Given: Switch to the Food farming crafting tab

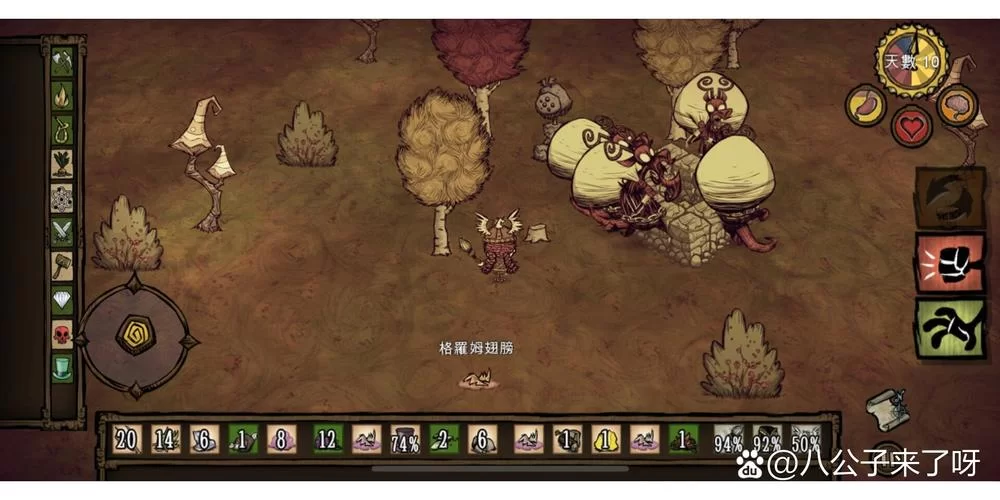Looking at the screenshot, I should pos(62,164).
